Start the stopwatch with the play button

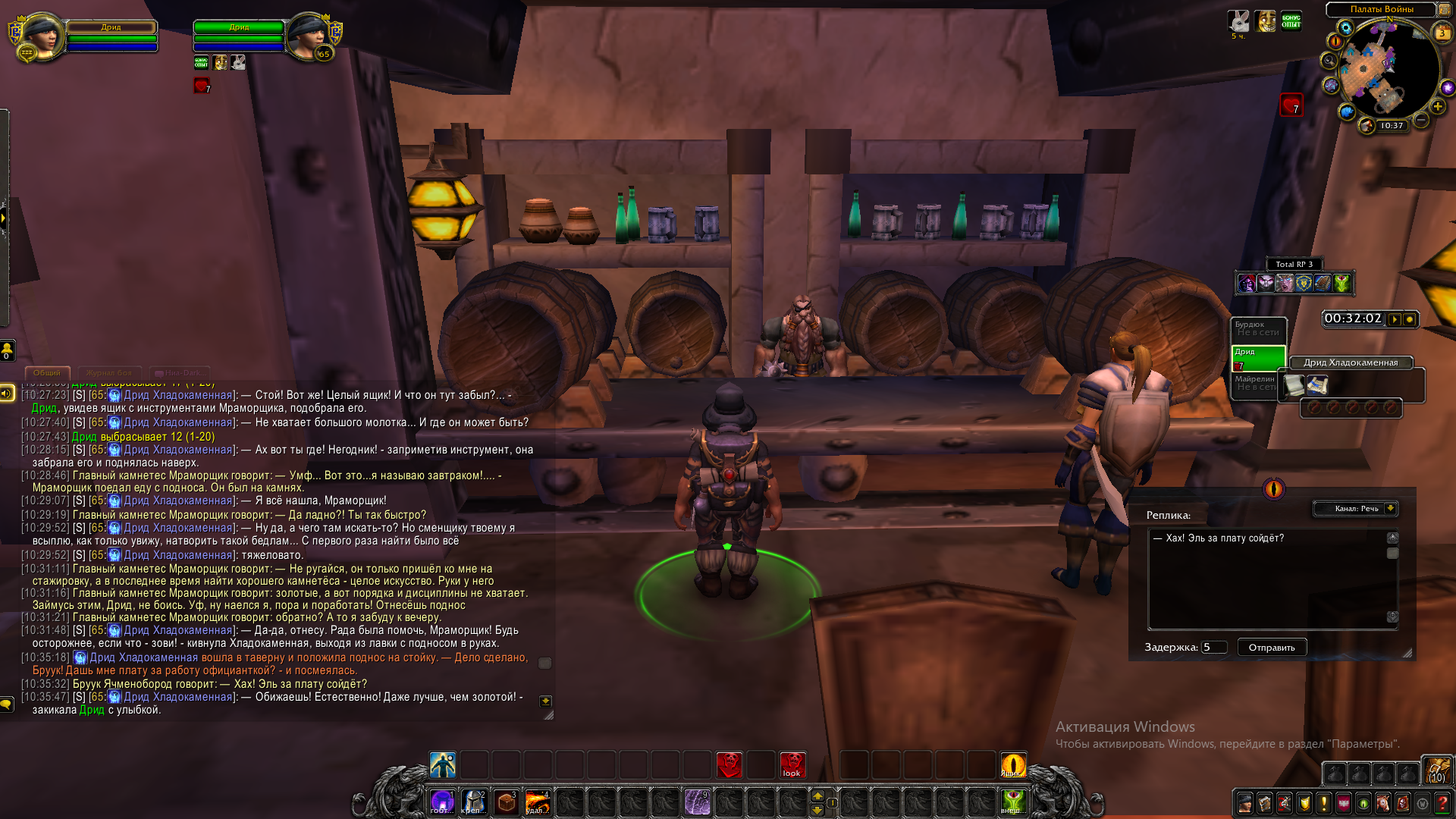(x=1395, y=319)
